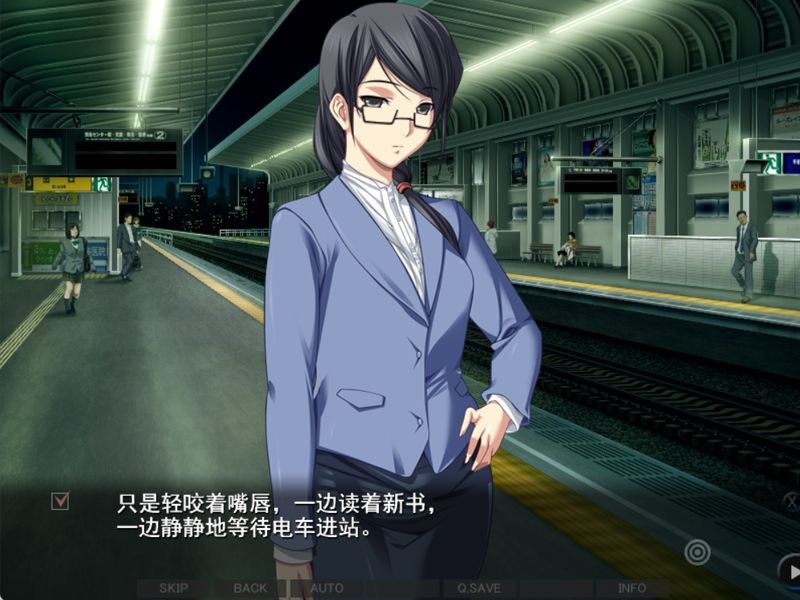Quick save with Q.SAVE
This screenshot has width=800, height=600.
479,588
